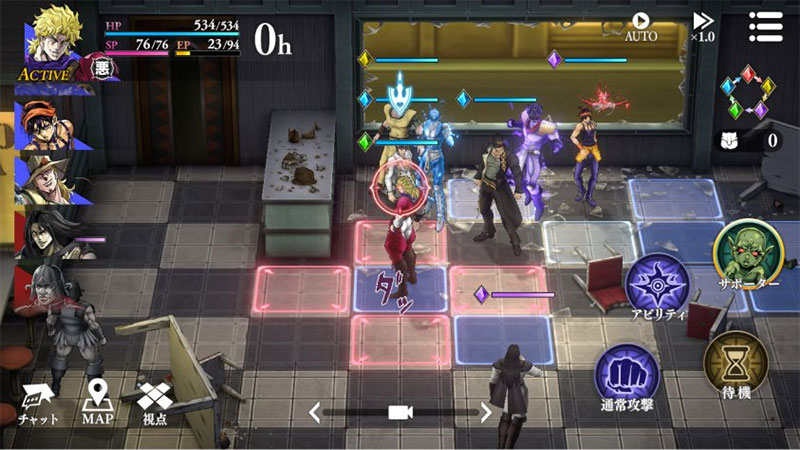Choose the red tile left of the character

301,289
